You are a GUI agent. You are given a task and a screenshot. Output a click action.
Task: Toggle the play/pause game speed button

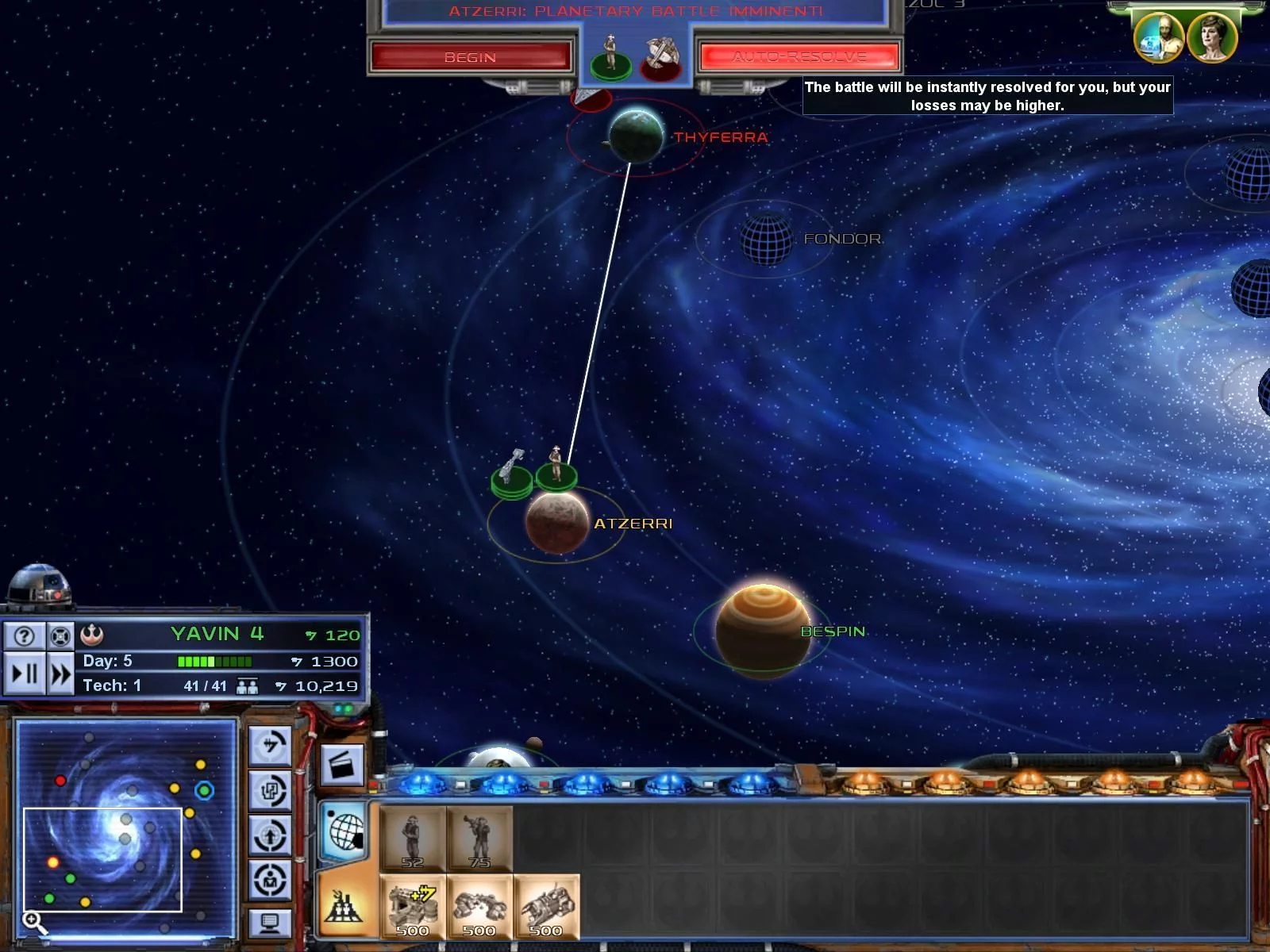coord(25,674)
